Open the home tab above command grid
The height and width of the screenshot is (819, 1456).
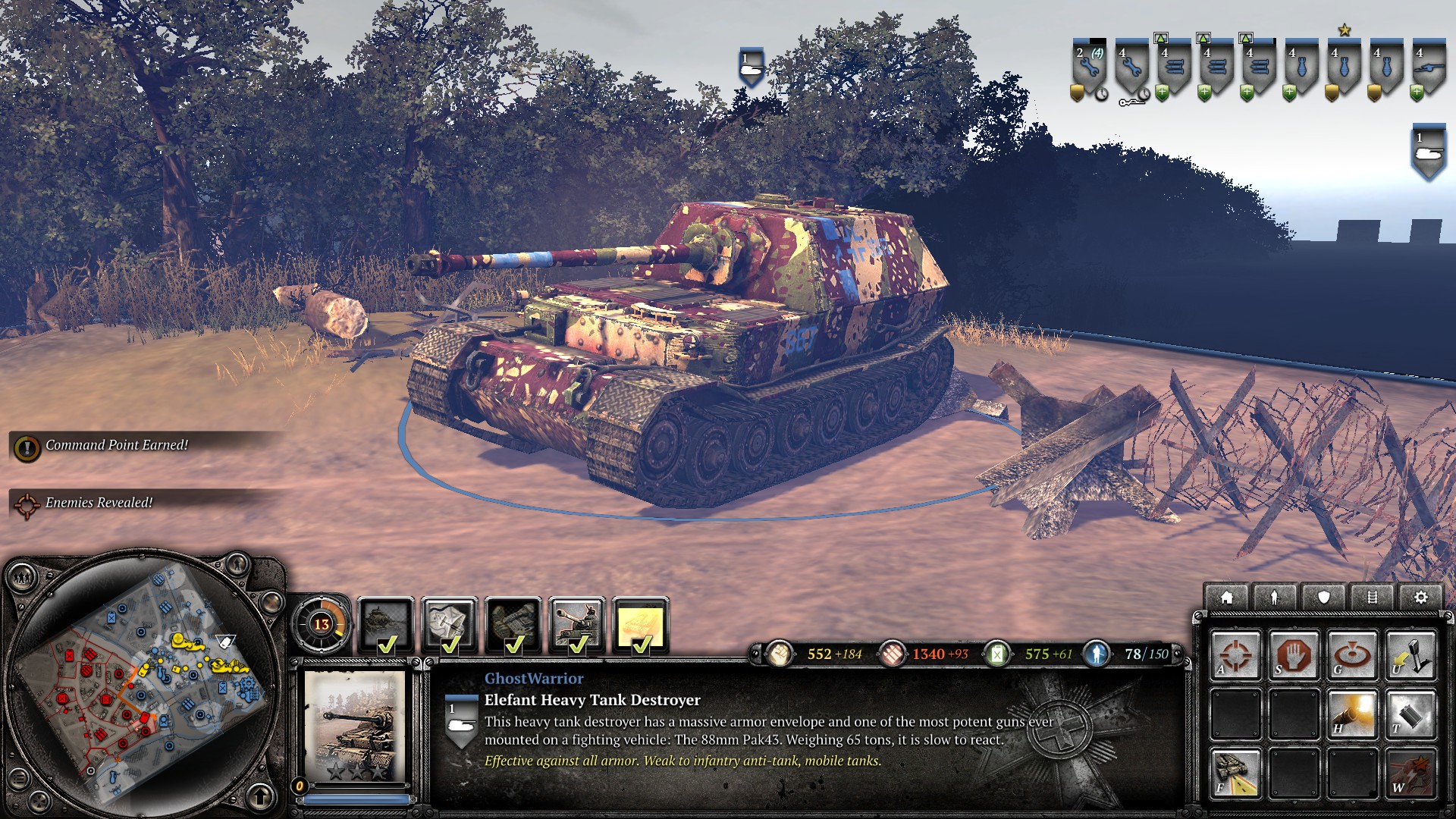(x=1226, y=598)
